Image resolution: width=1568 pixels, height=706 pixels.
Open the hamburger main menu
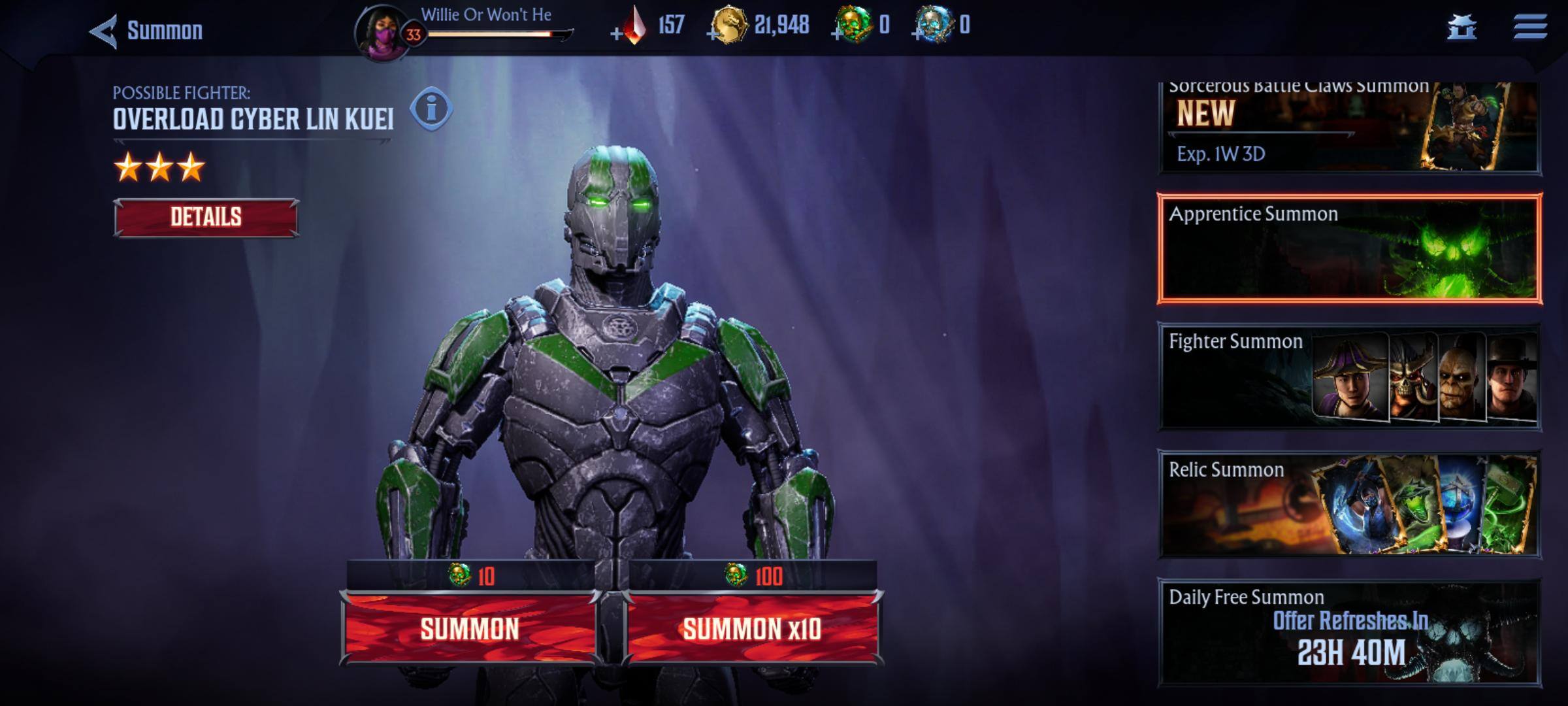point(1530,27)
